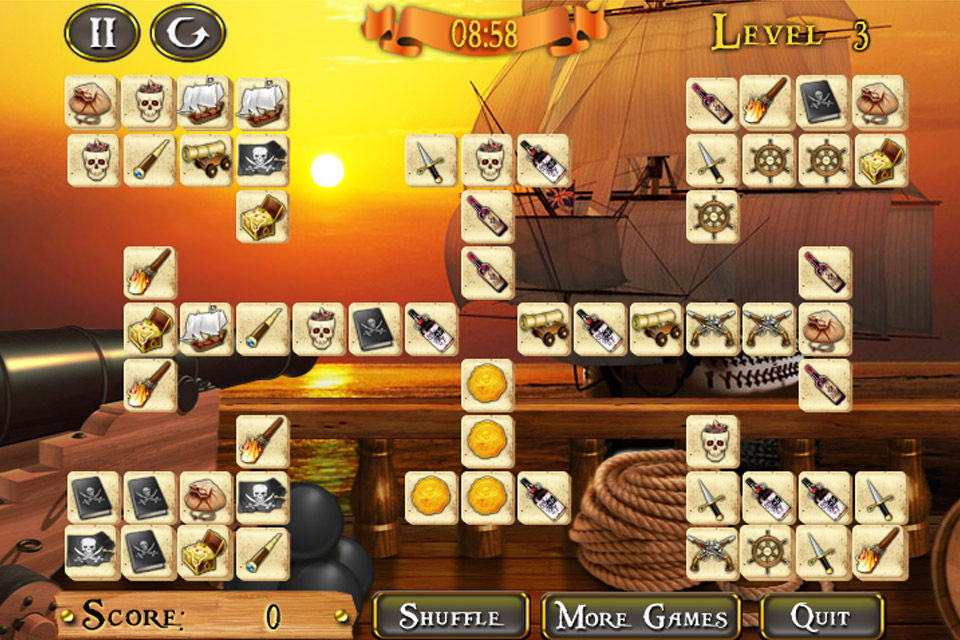This screenshot has width=960, height=640.
Task: Choose the sack tile between book and pirate flag
Action: [206, 497]
